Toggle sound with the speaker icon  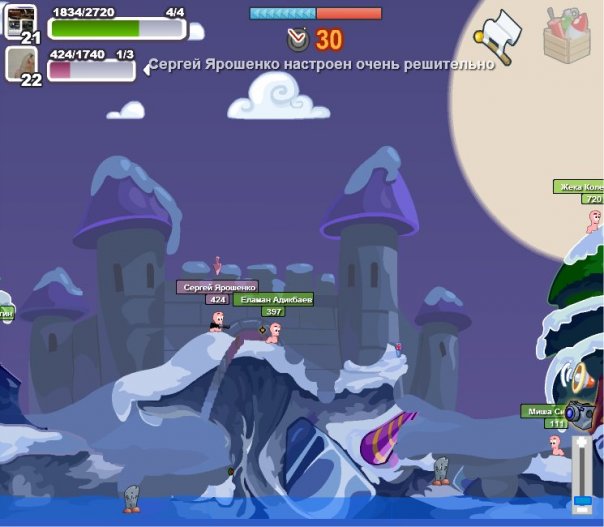[x=578, y=377]
